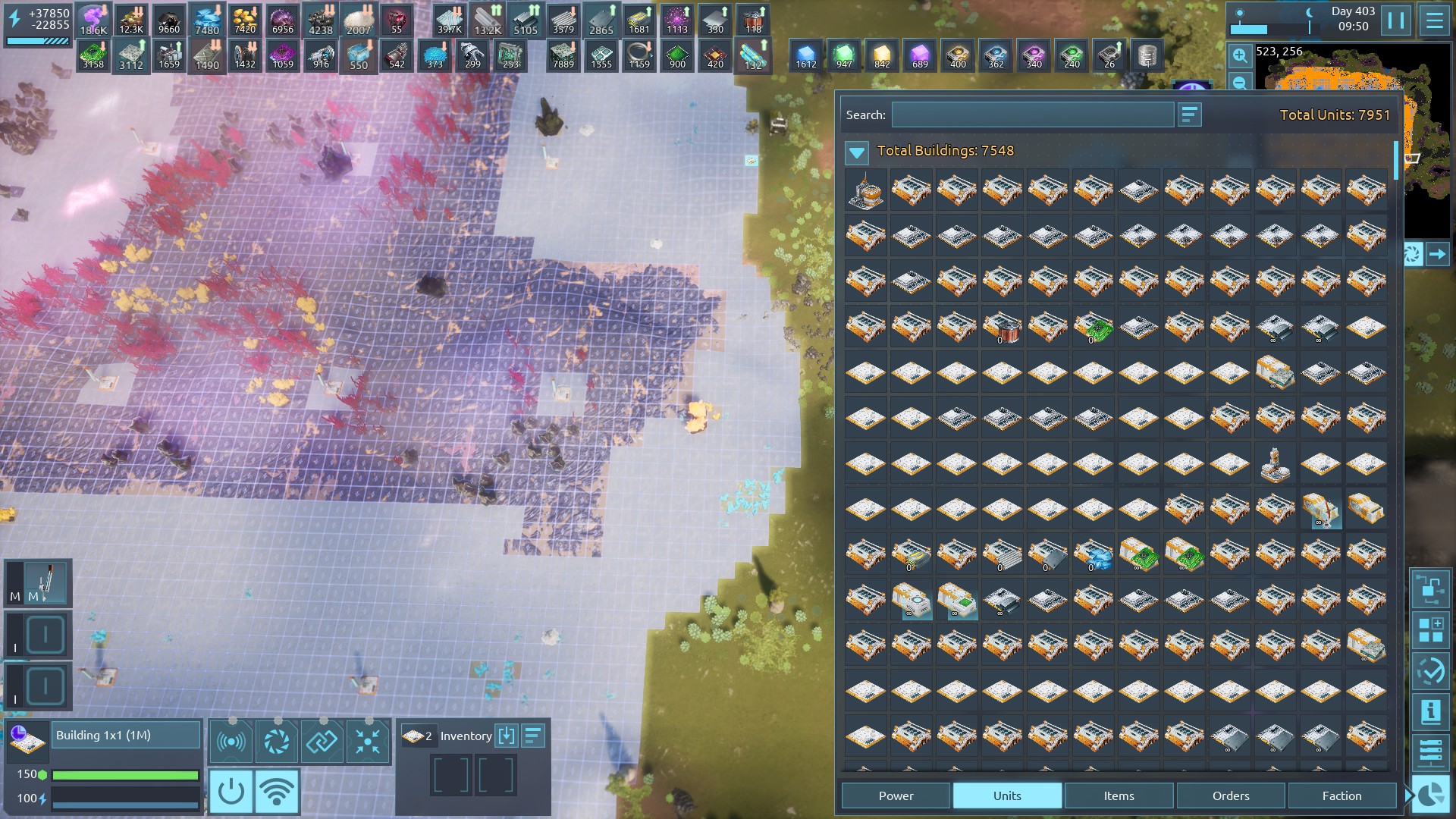Click the Units tab
The height and width of the screenshot is (819, 1456).
[1007, 795]
